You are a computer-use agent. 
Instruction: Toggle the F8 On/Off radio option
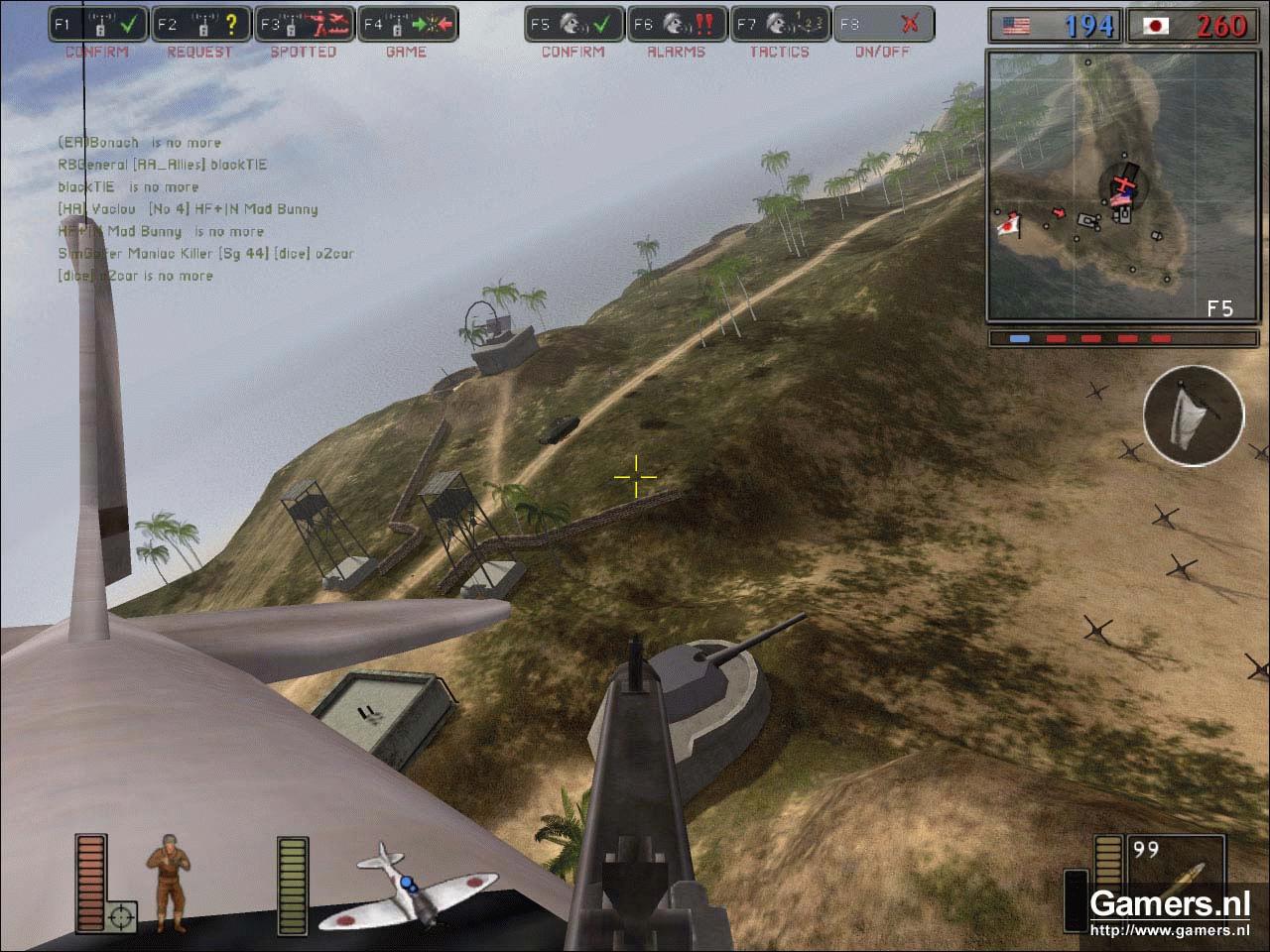pyautogui.click(x=883, y=24)
